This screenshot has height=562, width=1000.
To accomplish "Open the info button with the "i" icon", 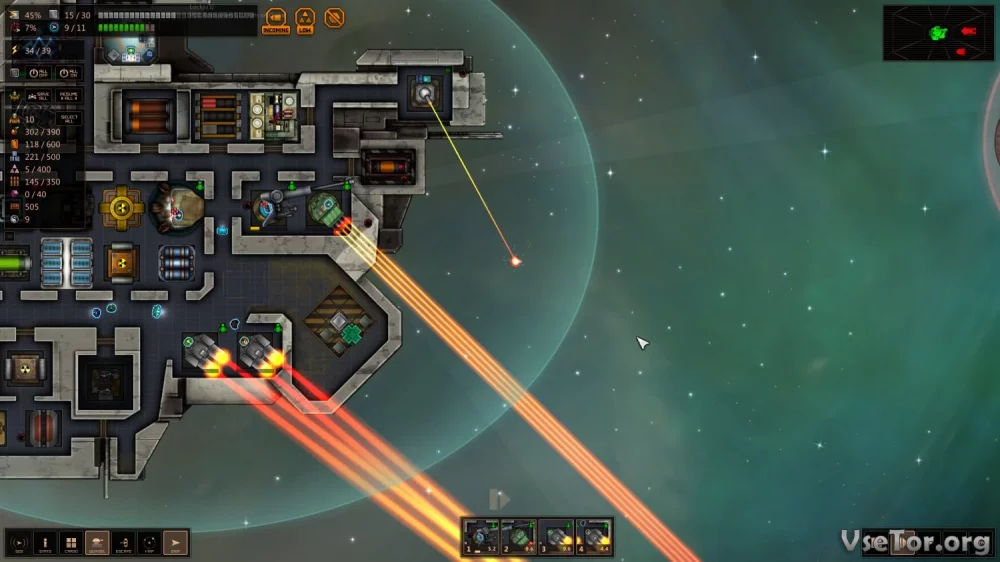I will 45,543.
